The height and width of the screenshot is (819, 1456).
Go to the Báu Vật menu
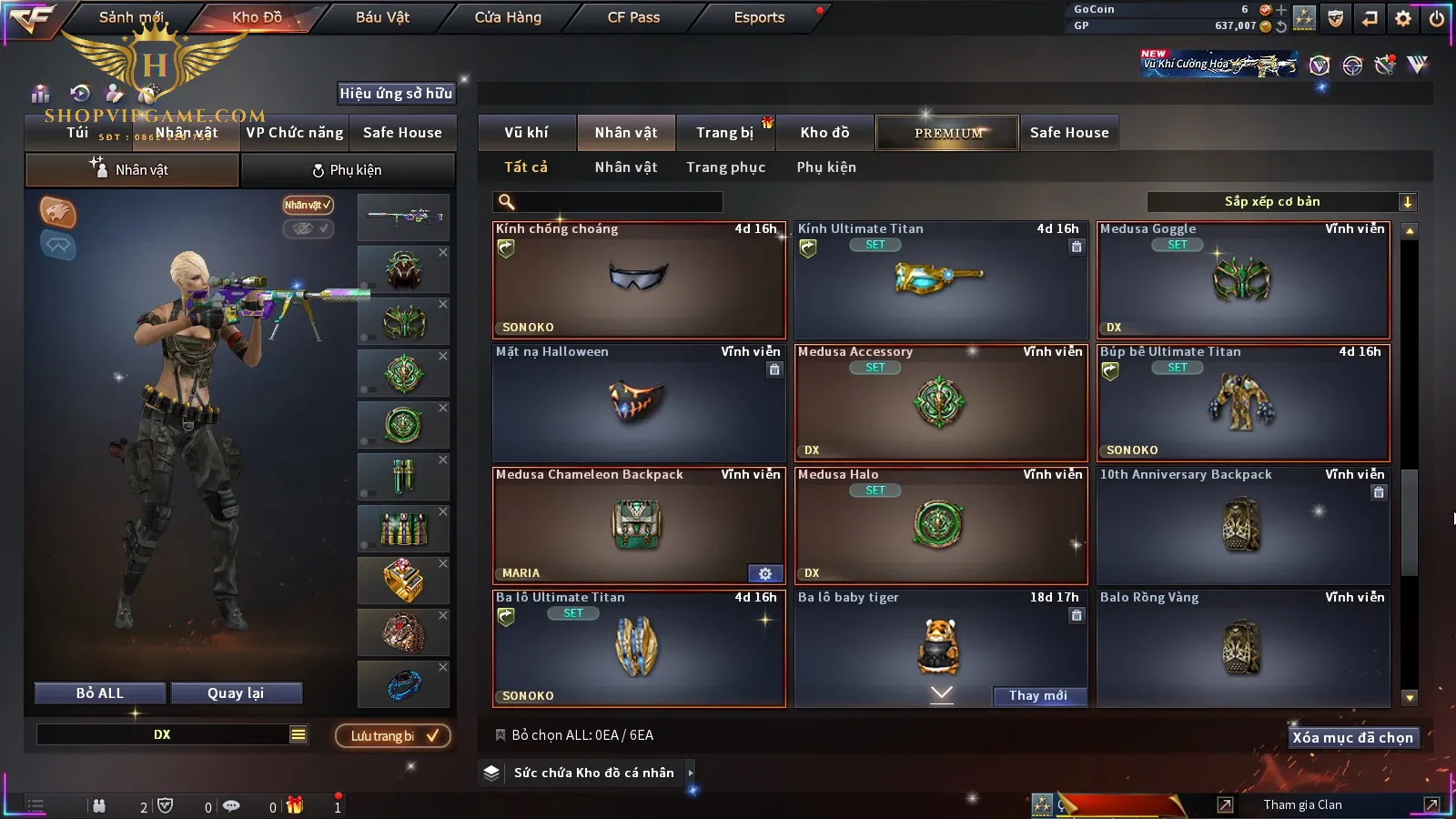coord(382,17)
